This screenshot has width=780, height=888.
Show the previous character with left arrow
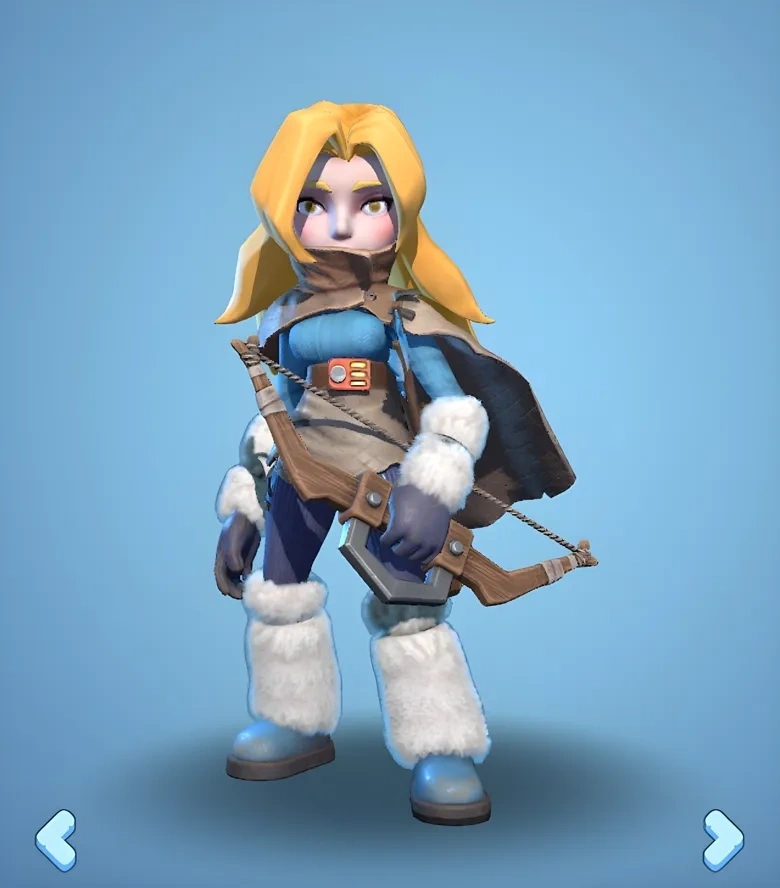[56, 839]
